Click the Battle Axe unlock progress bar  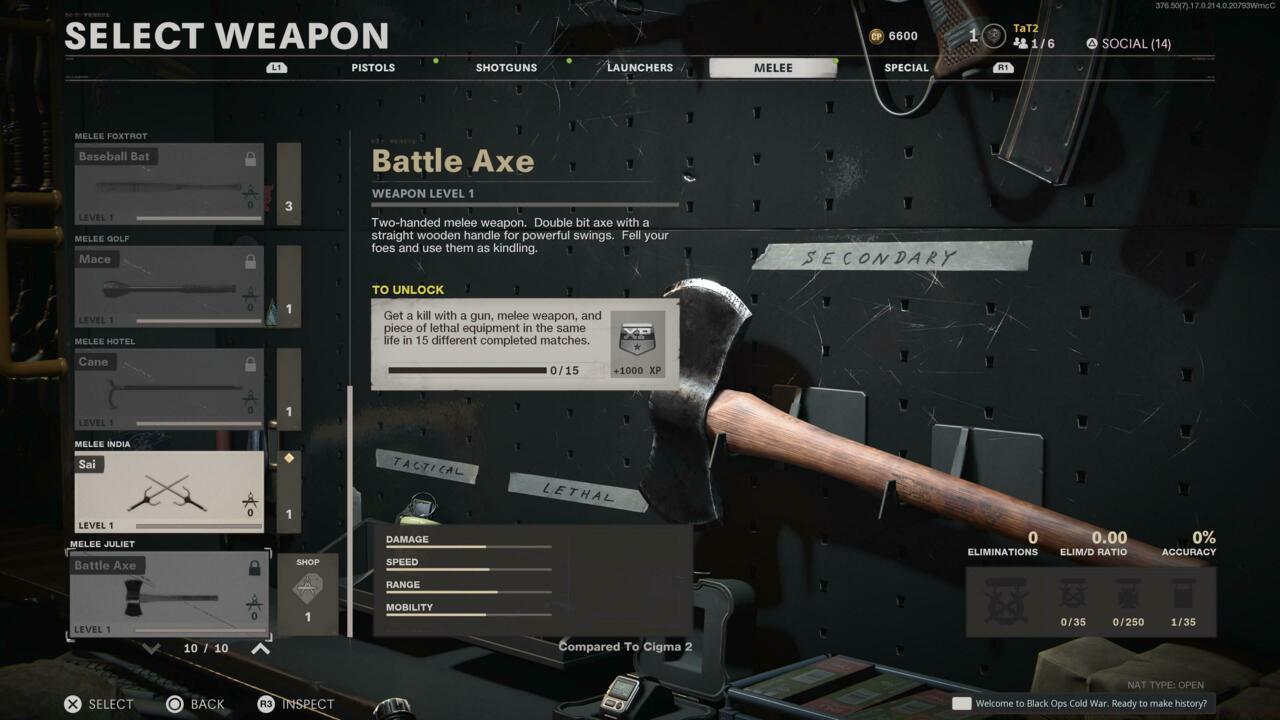(466, 370)
